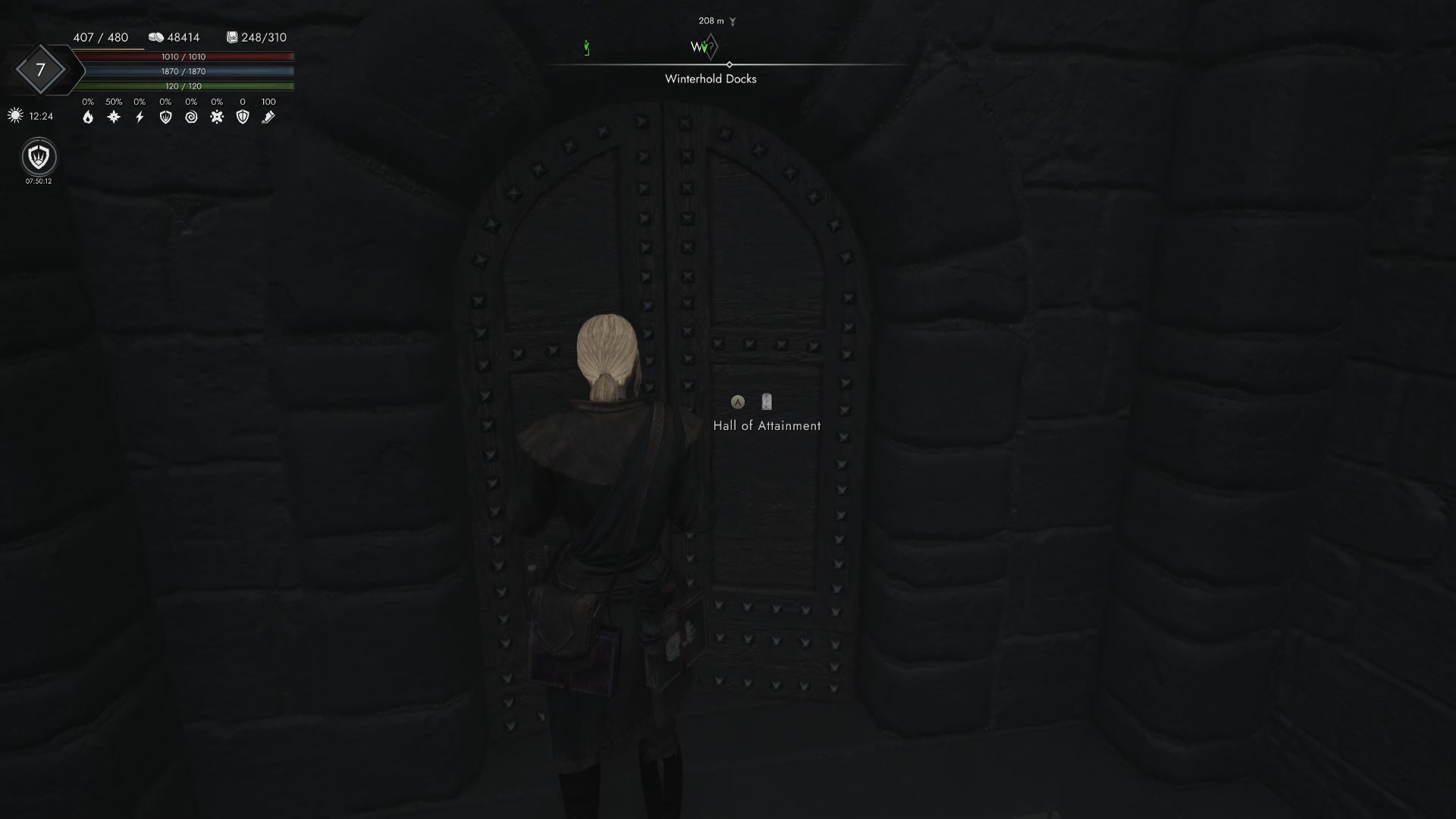This screenshot has height=819, width=1456.
Task: Click the magic resistance shield icon
Action: (x=166, y=117)
